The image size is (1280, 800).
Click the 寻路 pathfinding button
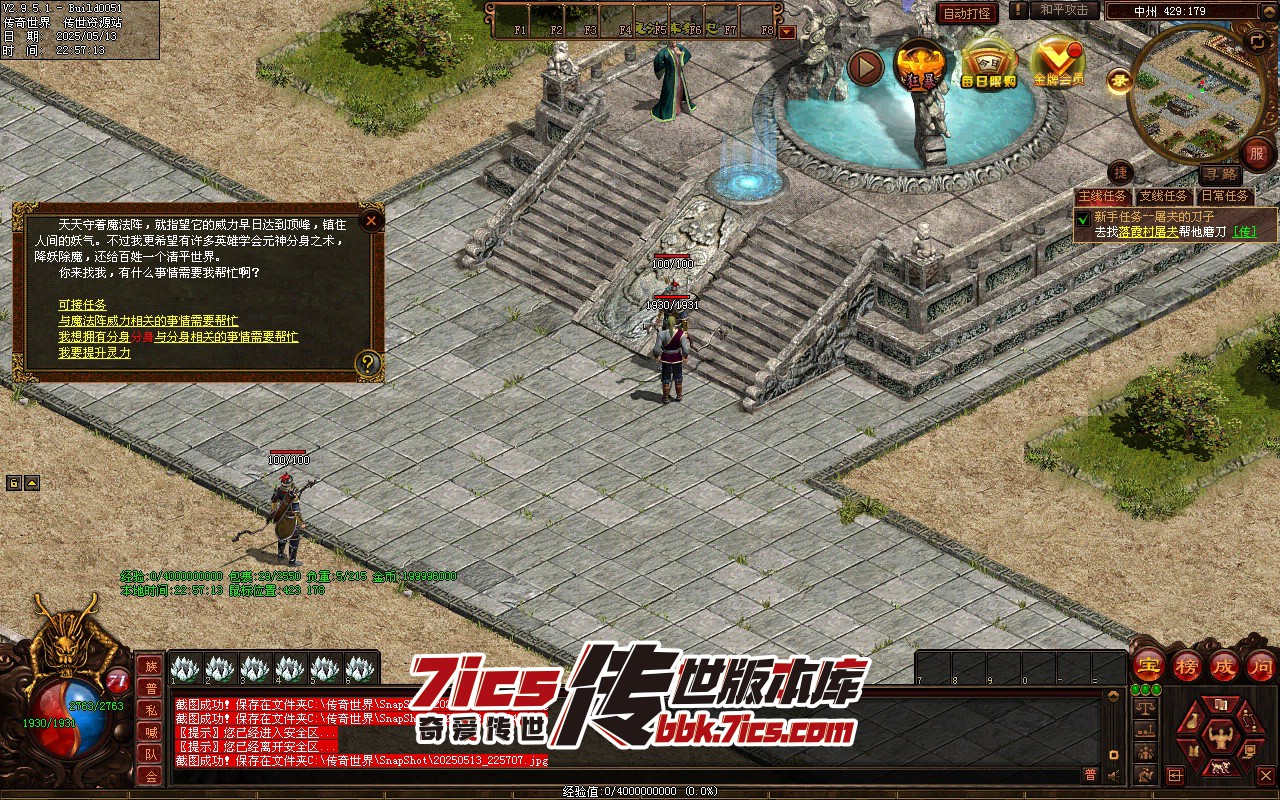click(1219, 174)
